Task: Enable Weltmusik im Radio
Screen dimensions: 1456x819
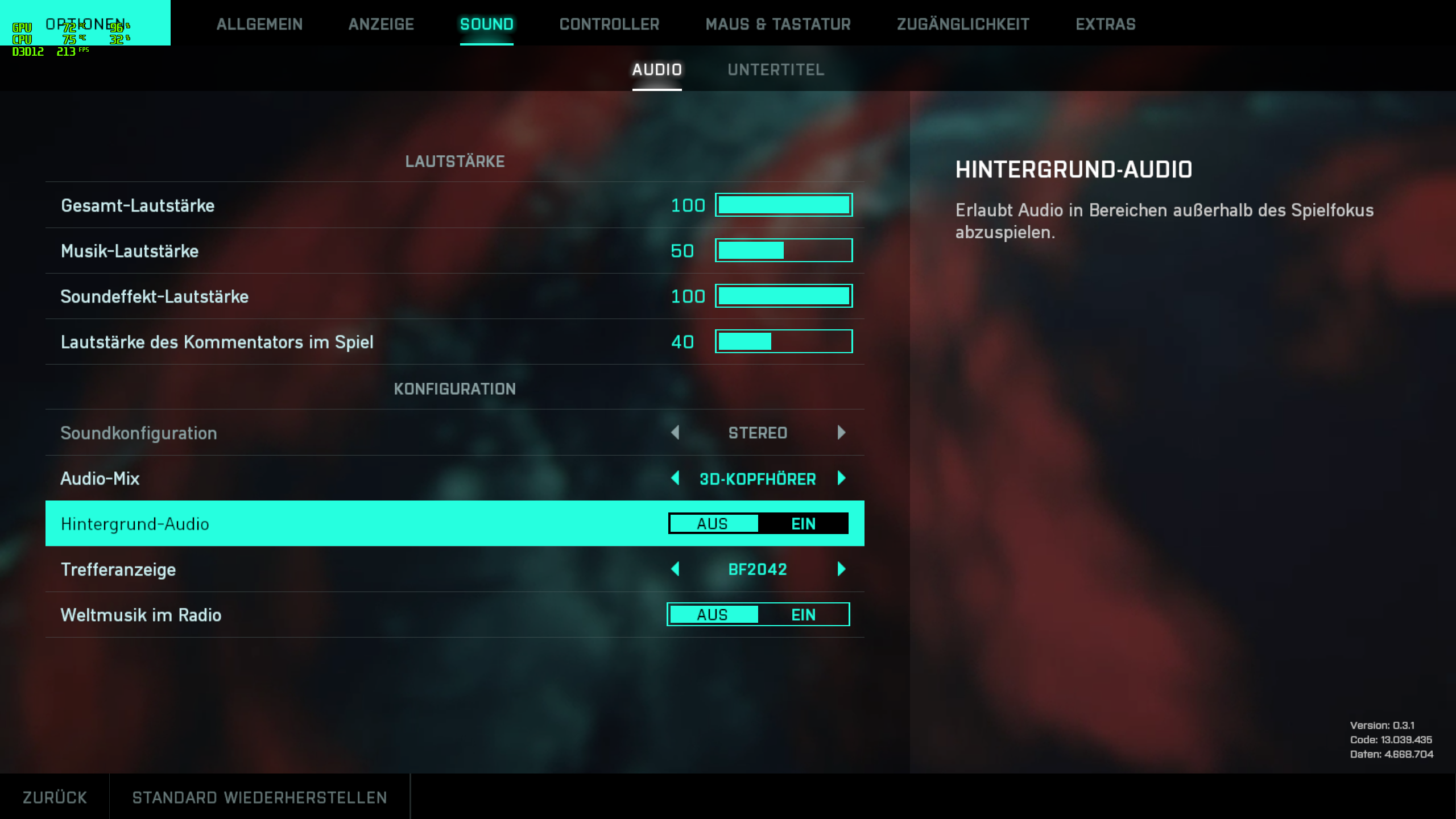Action: [803, 614]
